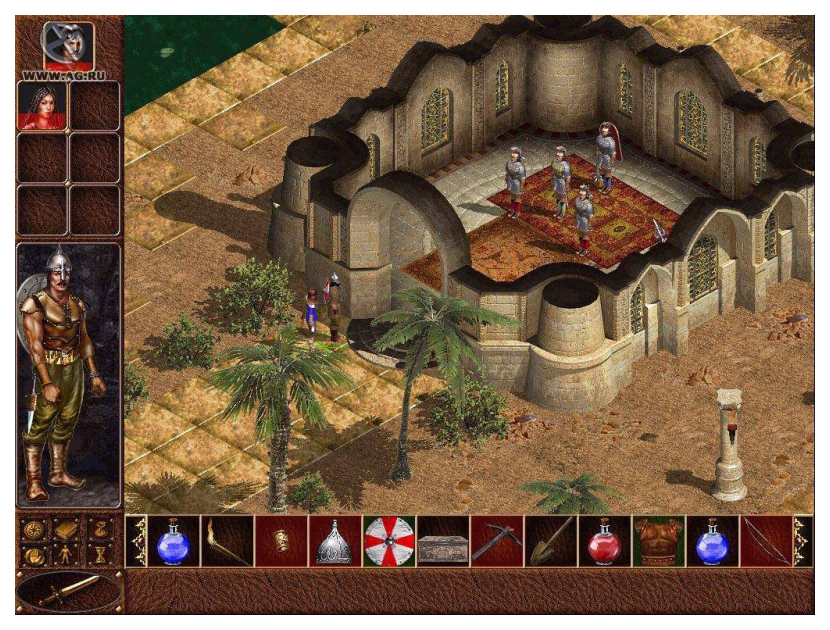The image size is (830, 630).
Task: Select the shovel inventory slot
Action: point(551,541)
